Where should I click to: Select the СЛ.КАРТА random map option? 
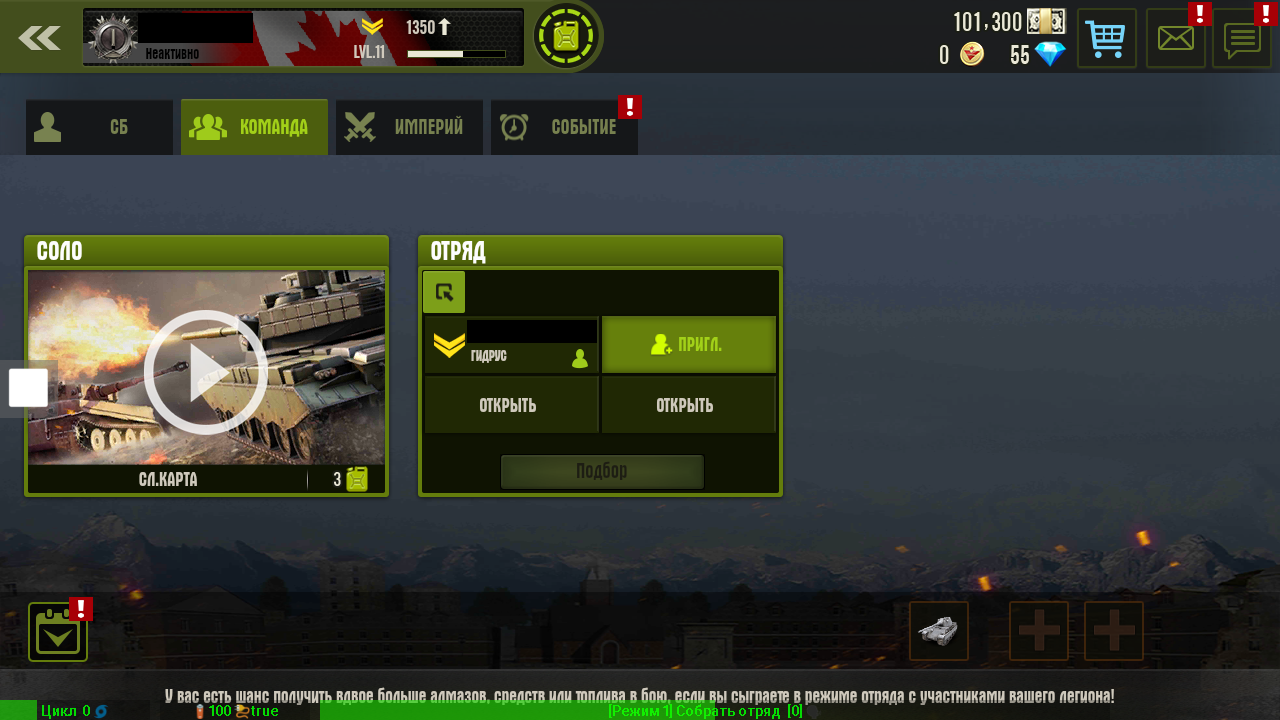tap(168, 480)
